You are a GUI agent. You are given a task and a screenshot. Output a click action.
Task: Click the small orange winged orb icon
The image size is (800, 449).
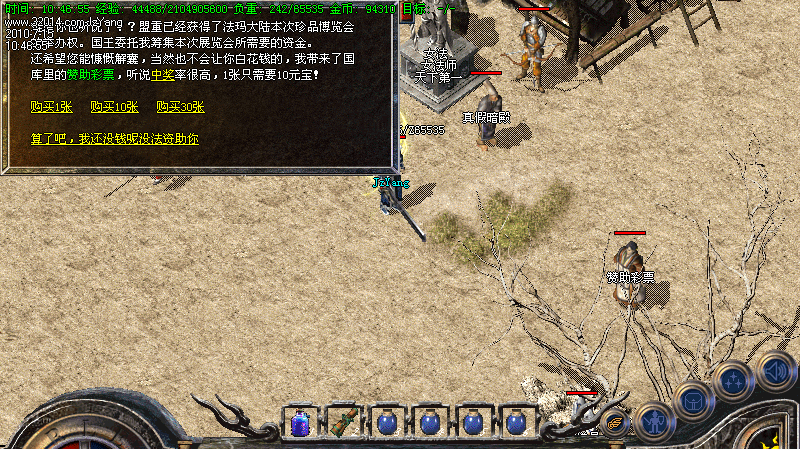pyautogui.click(x=613, y=424)
